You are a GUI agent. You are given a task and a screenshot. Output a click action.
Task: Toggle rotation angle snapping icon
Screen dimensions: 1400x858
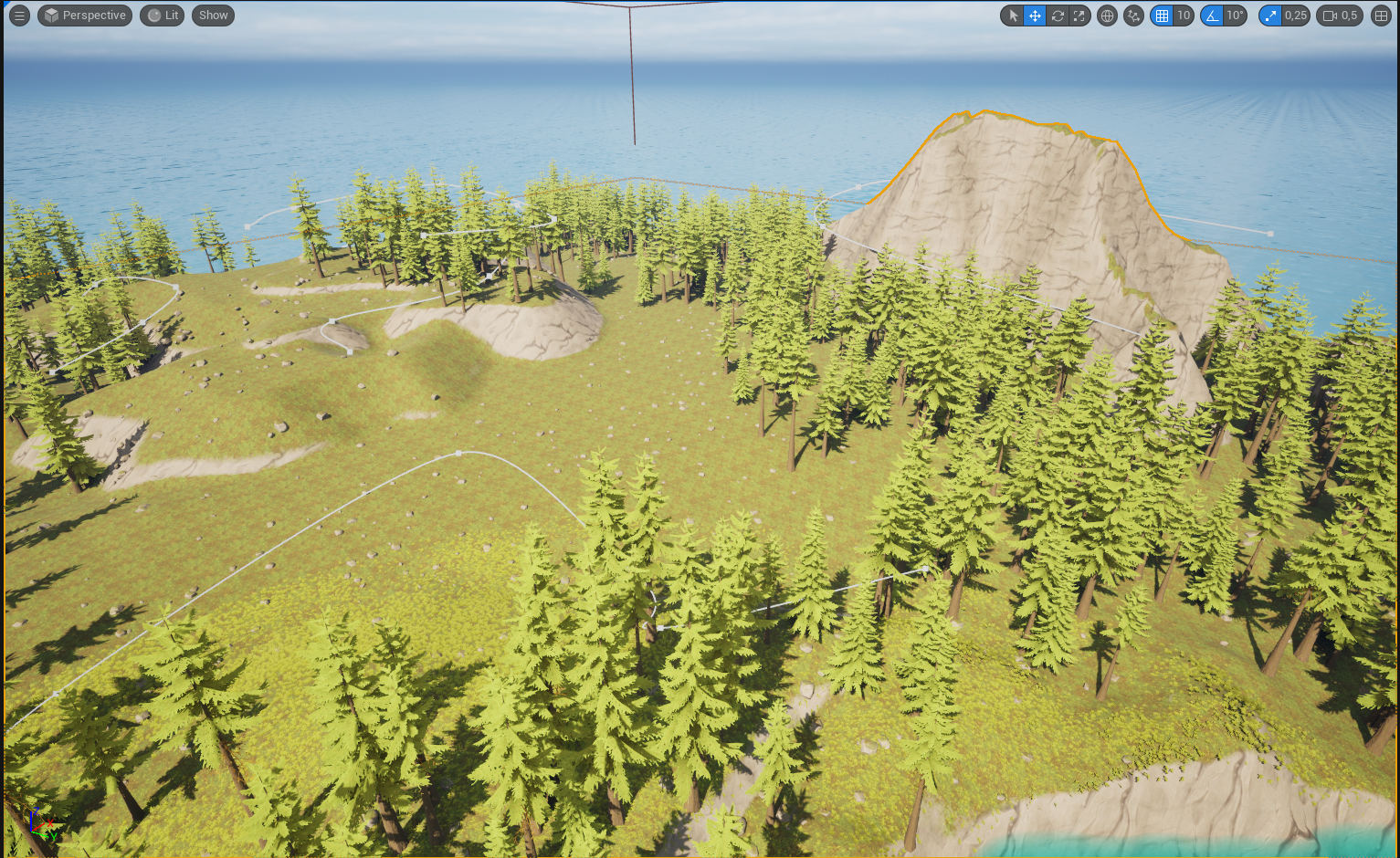pyautogui.click(x=1212, y=16)
